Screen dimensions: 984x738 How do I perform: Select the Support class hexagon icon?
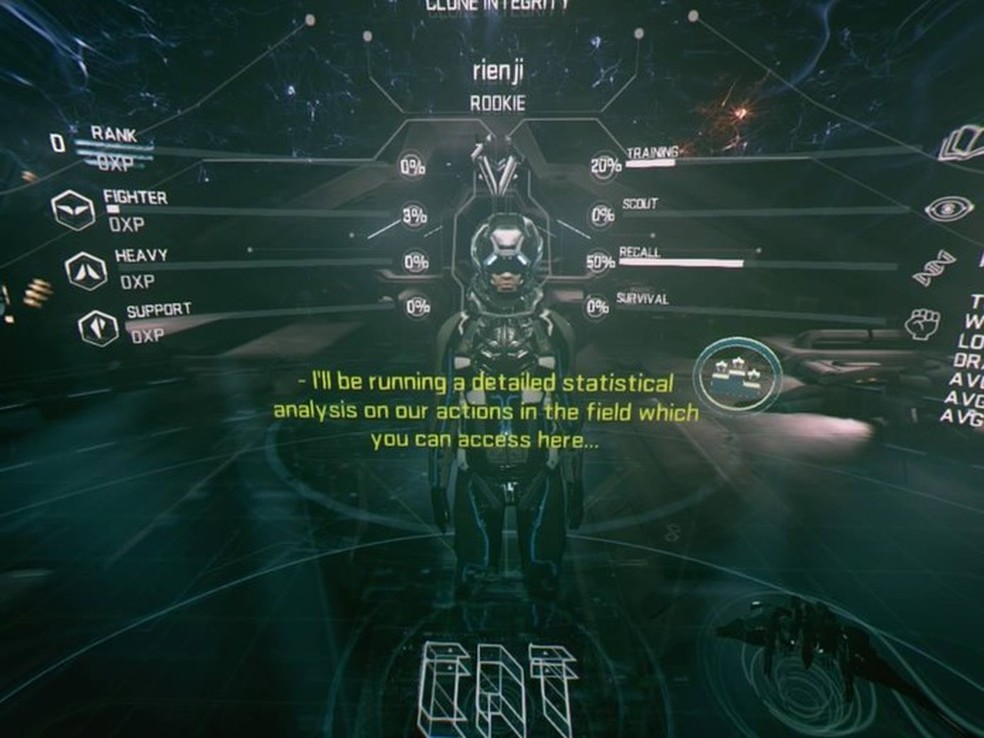pyautogui.click(x=98, y=327)
